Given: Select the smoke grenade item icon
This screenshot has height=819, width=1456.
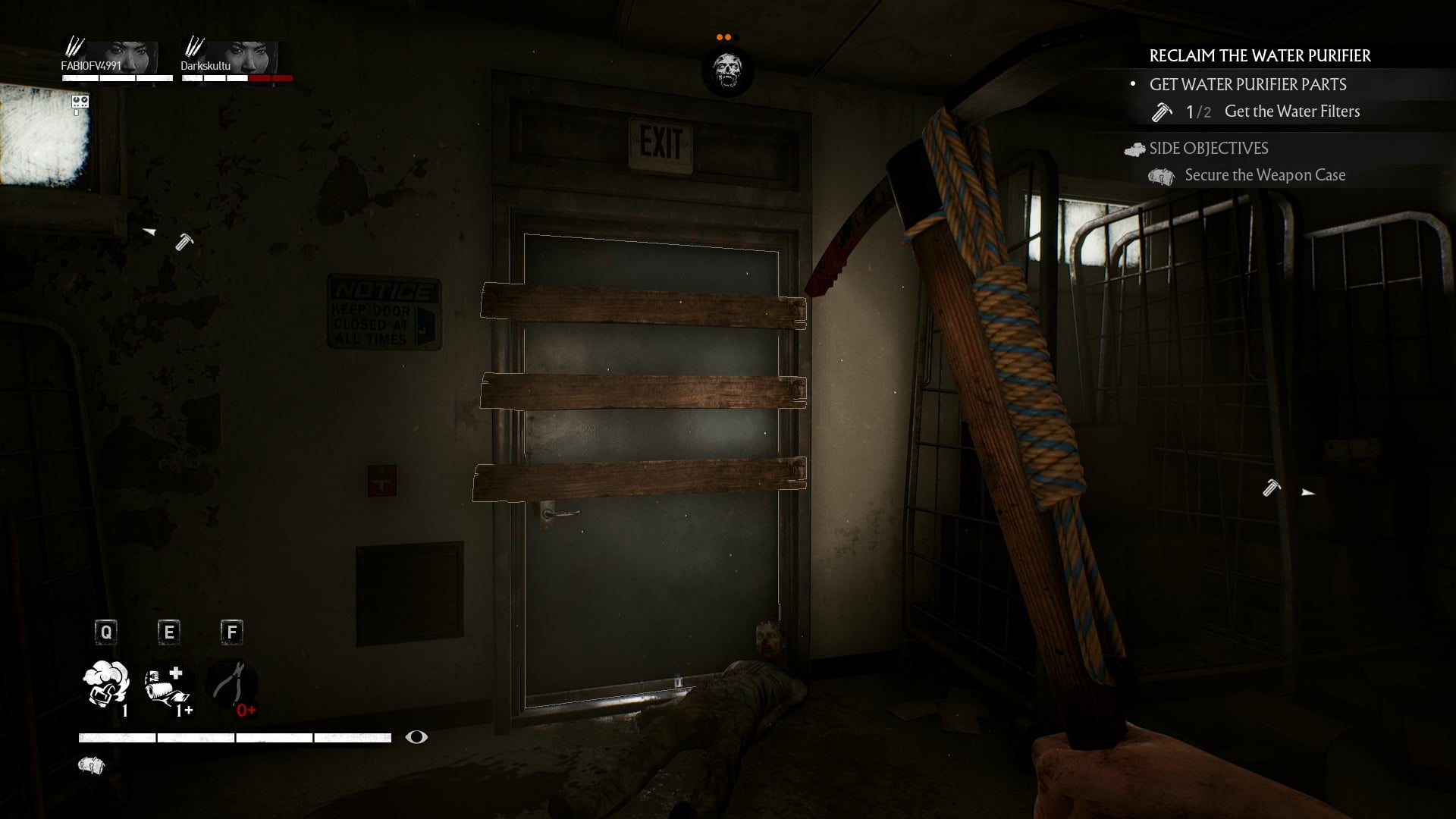Looking at the screenshot, I should pos(106,684).
